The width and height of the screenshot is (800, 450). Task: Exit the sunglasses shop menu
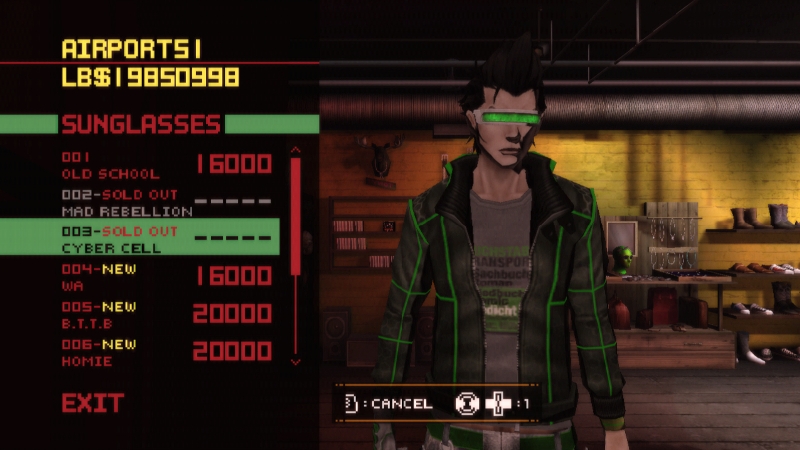tap(93, 404)
